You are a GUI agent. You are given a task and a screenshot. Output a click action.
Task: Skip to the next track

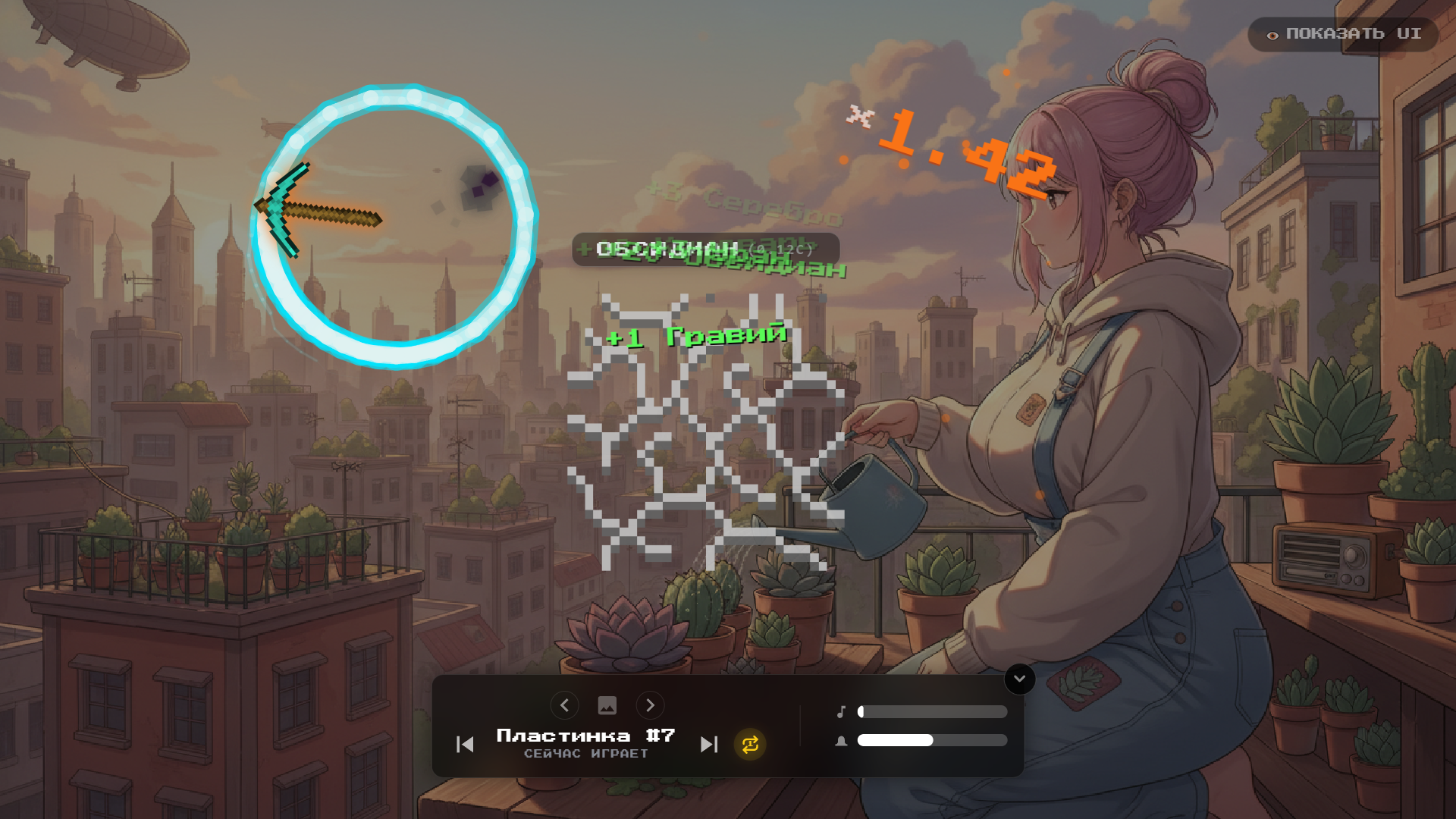[710, 745]
